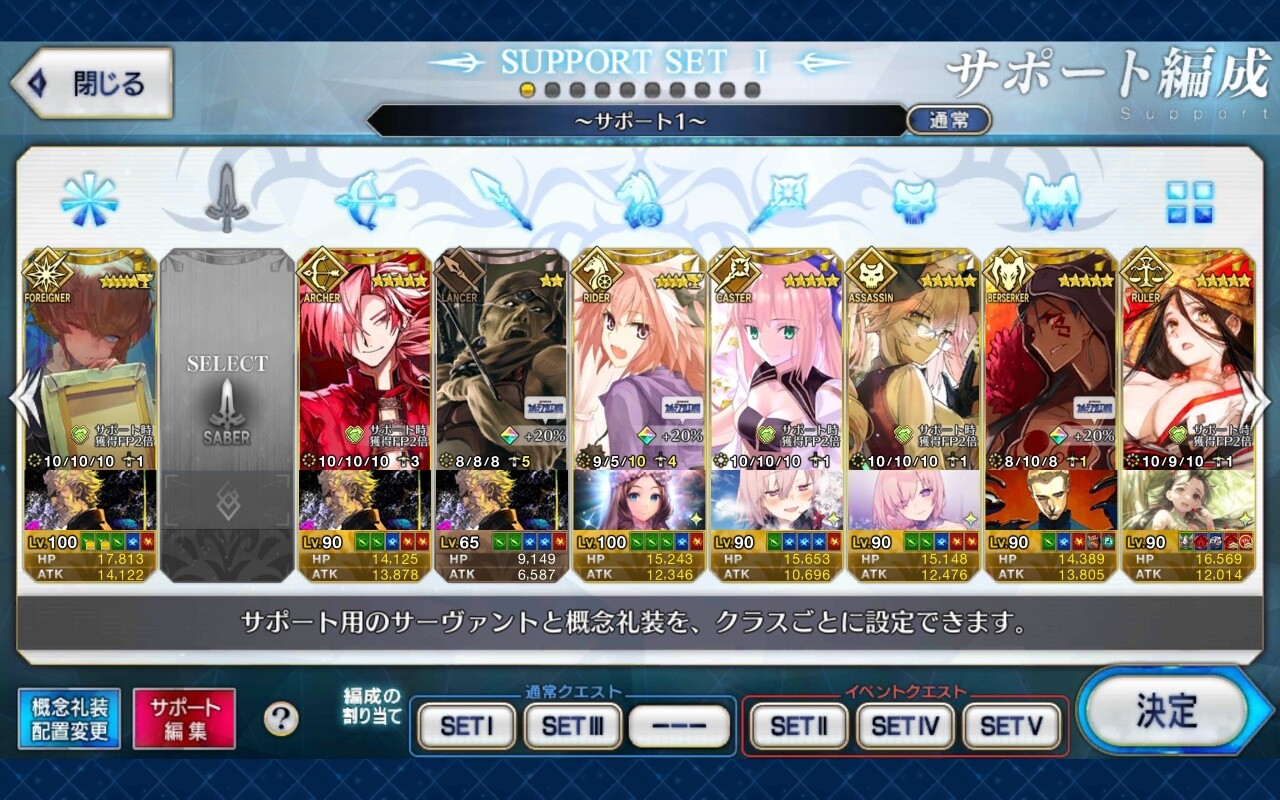Open 概念礼装 配置変更 craft essence arrangement
This screenshot has height=800, width=1280.
69,719
